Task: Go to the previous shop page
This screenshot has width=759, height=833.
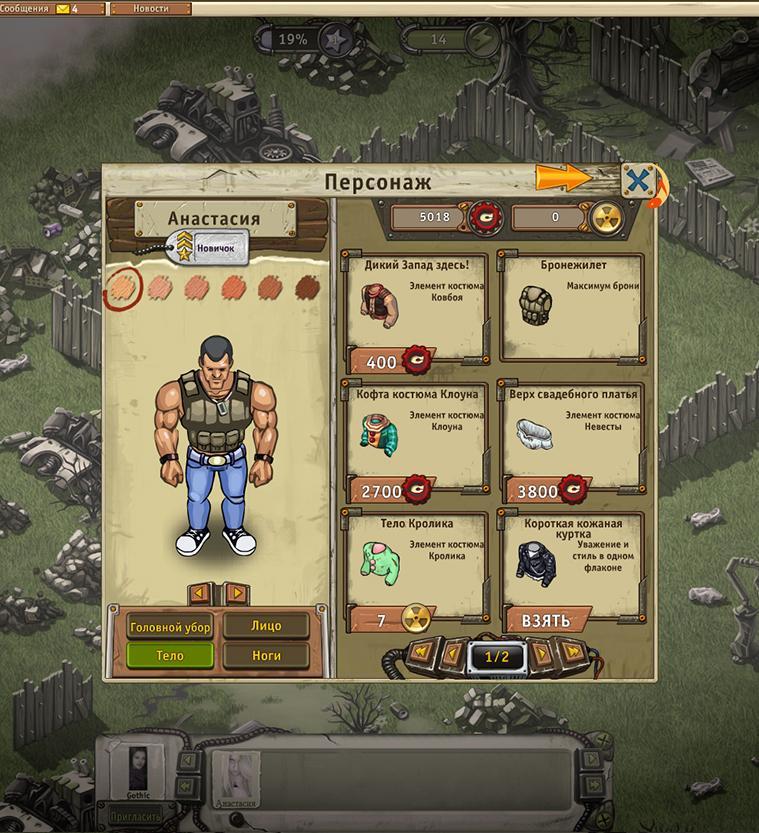Action: [453, 655]
